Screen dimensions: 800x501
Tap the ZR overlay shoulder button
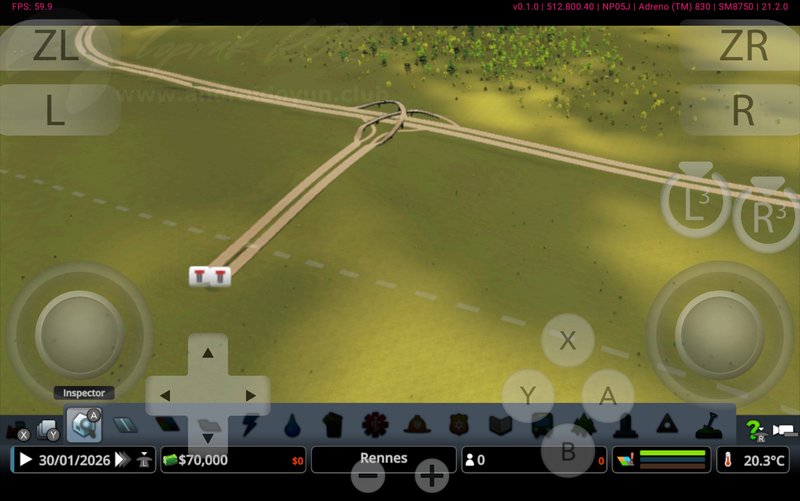(x=743, y=47)
